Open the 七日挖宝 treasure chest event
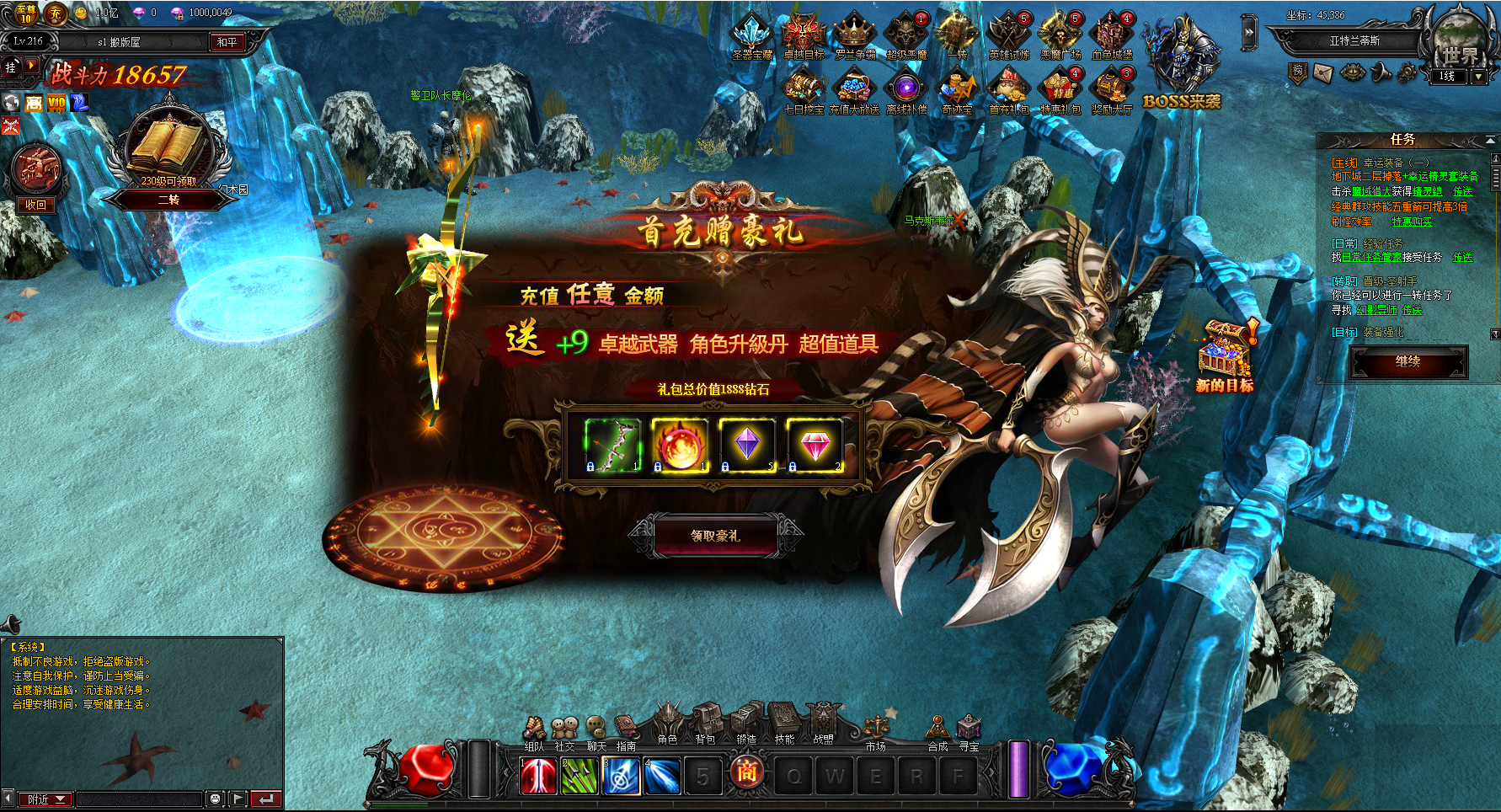This screenshot has height=812, width=1501. 804,90
